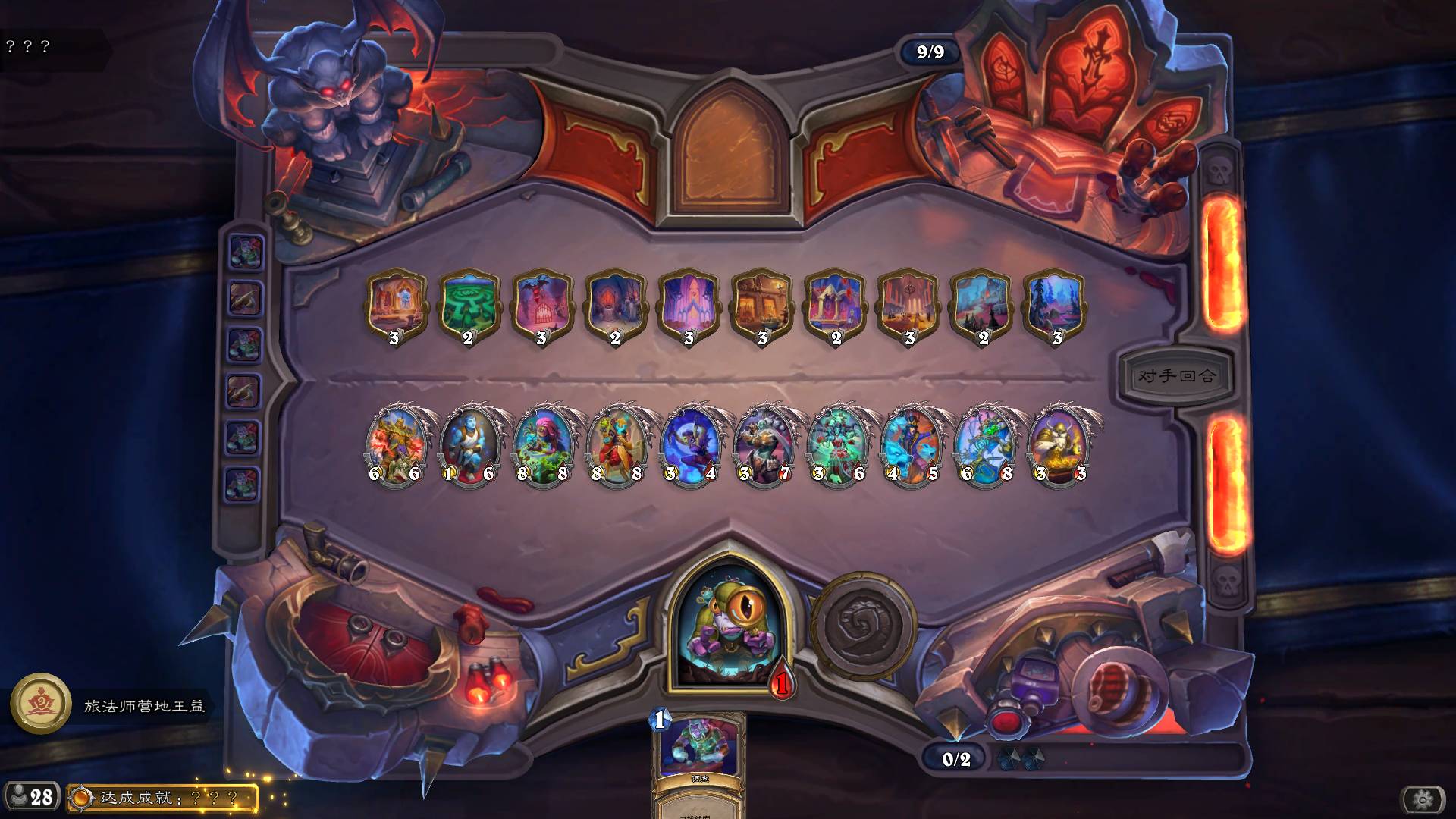This screenshot has height=819, width=1456.
Task: Pick the 3/3 golden minion
Action: 1059,445
